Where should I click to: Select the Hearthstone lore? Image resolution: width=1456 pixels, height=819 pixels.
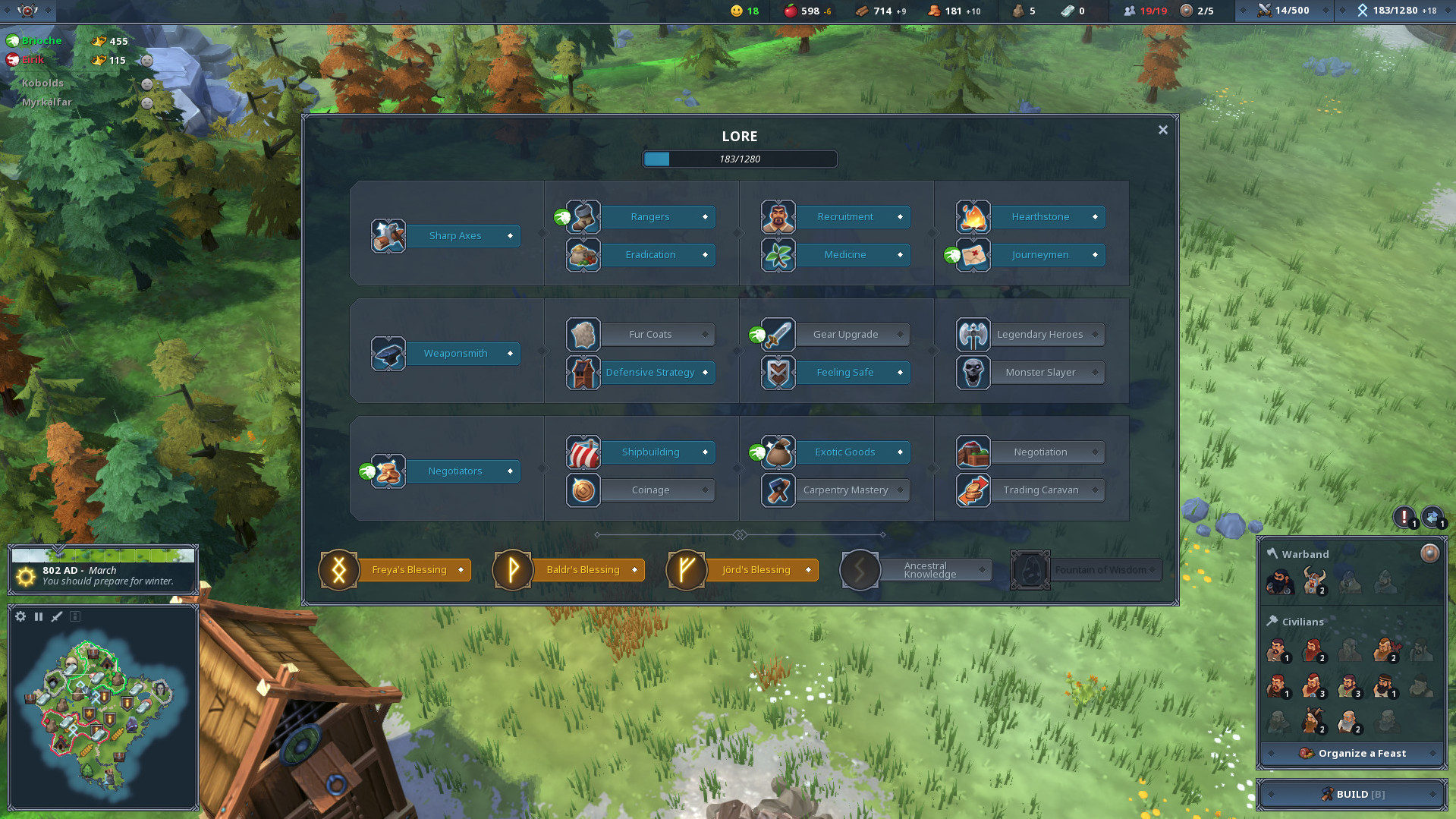[x=1039, y=217]
